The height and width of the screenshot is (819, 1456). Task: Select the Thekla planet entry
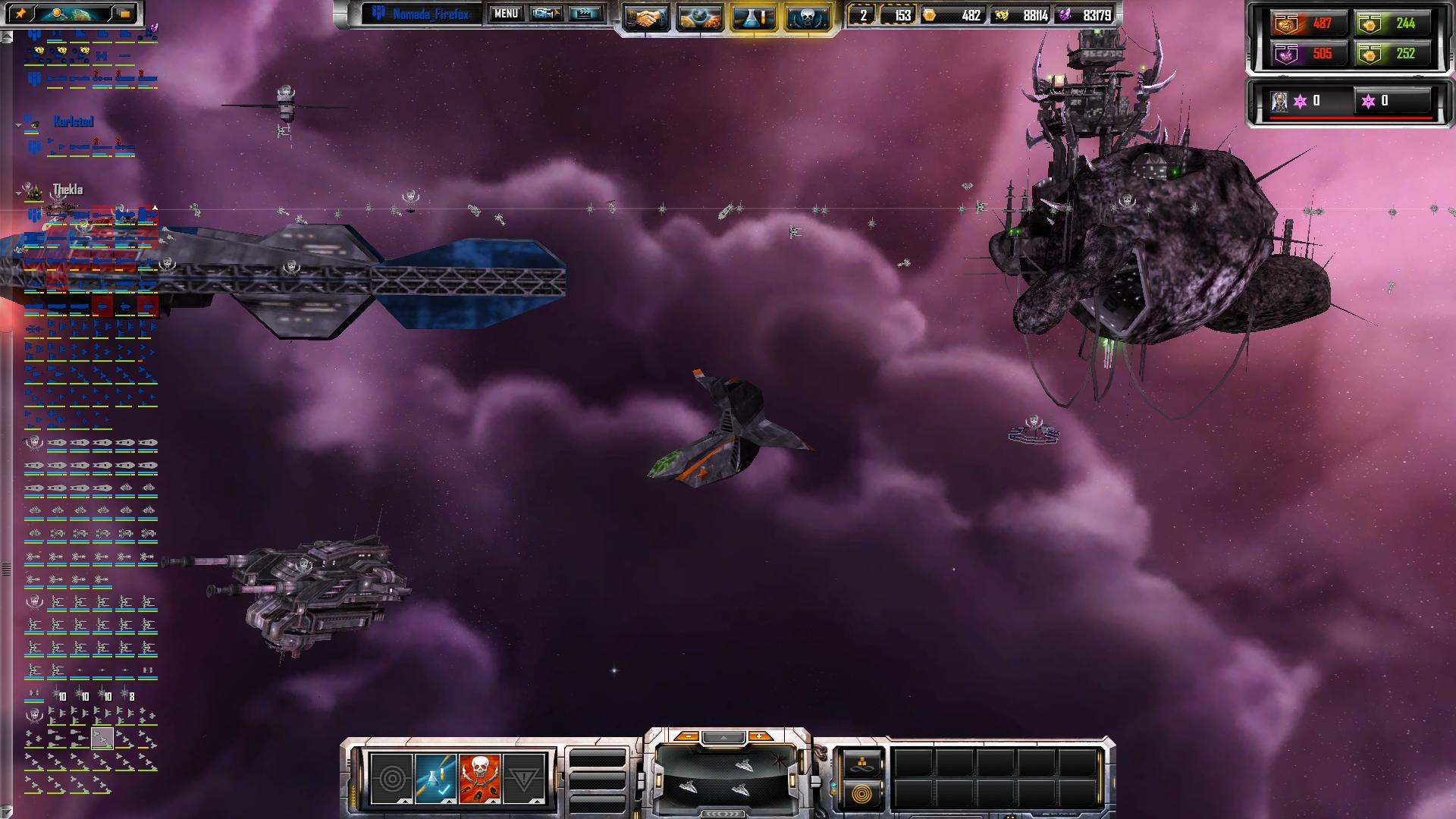point(67,190)
